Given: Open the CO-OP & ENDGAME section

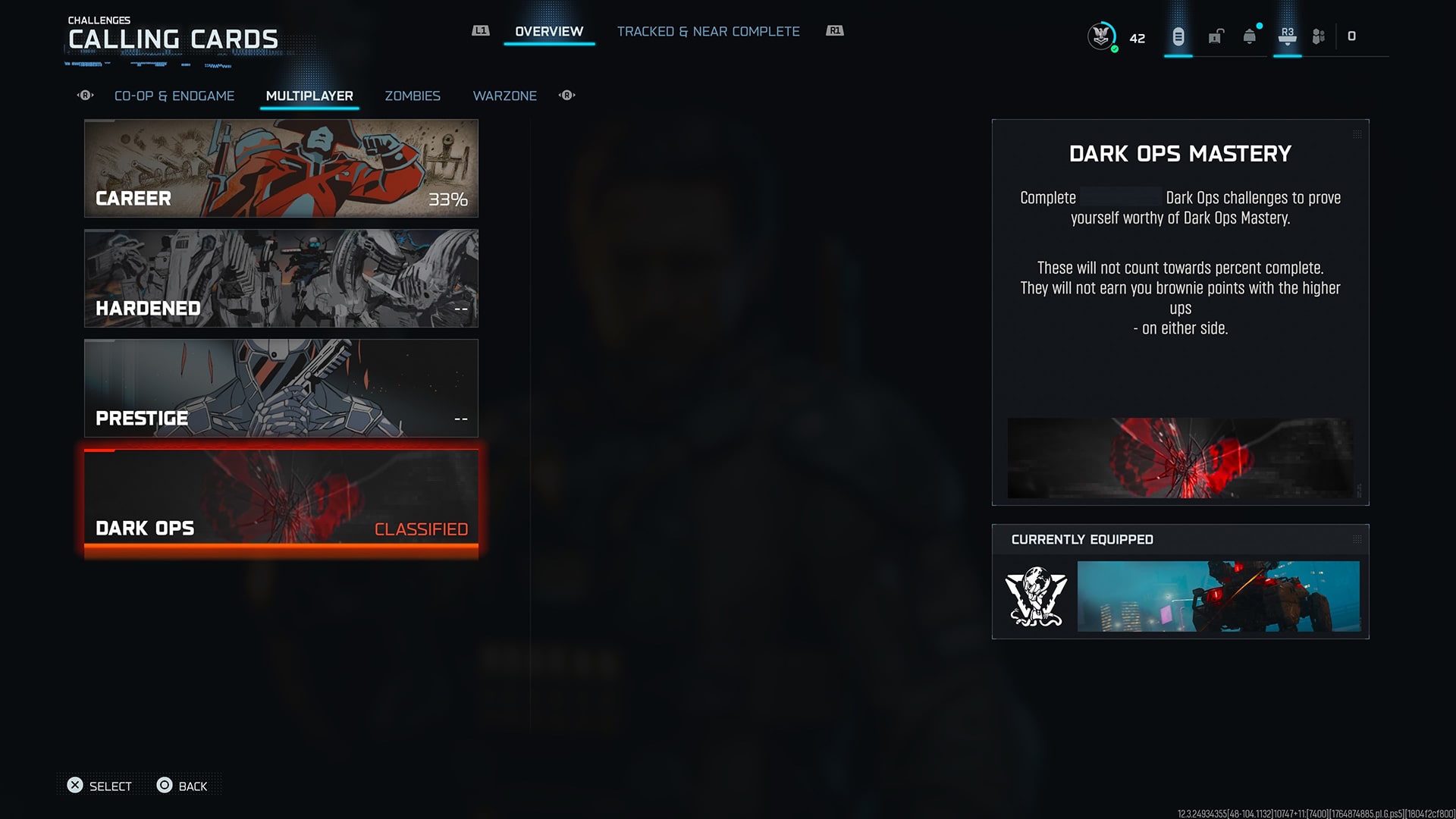Looking at the screenshot, I should pos(174,96).
